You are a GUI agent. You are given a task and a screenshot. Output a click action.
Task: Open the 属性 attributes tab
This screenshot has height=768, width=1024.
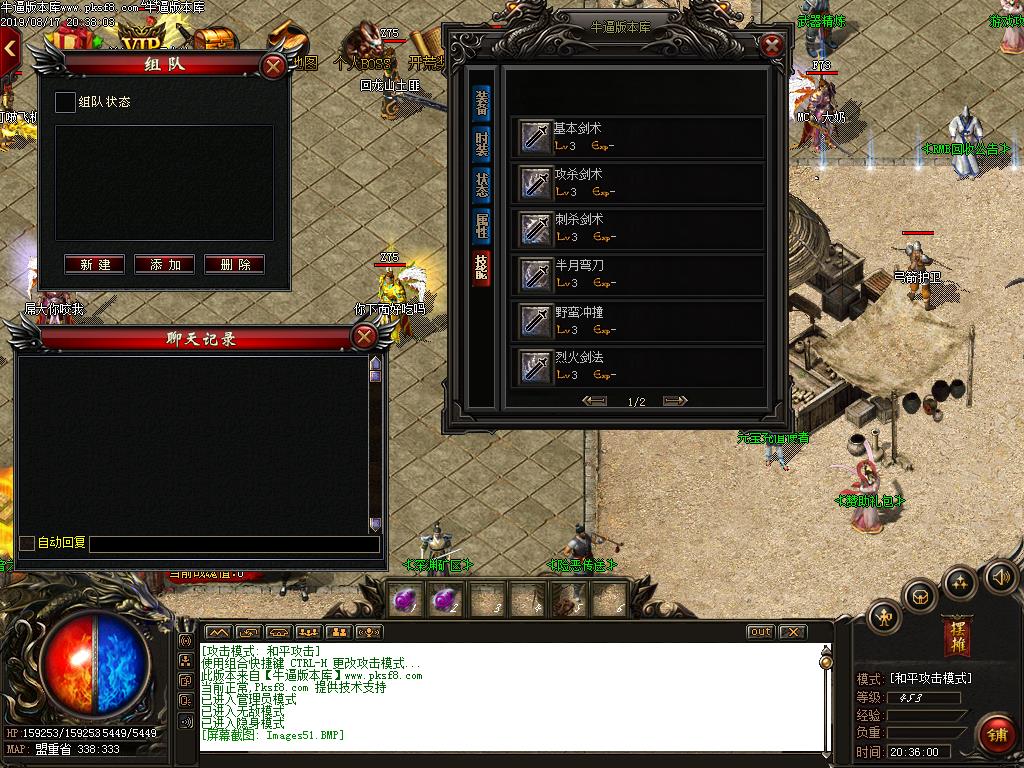coord(482,226)
